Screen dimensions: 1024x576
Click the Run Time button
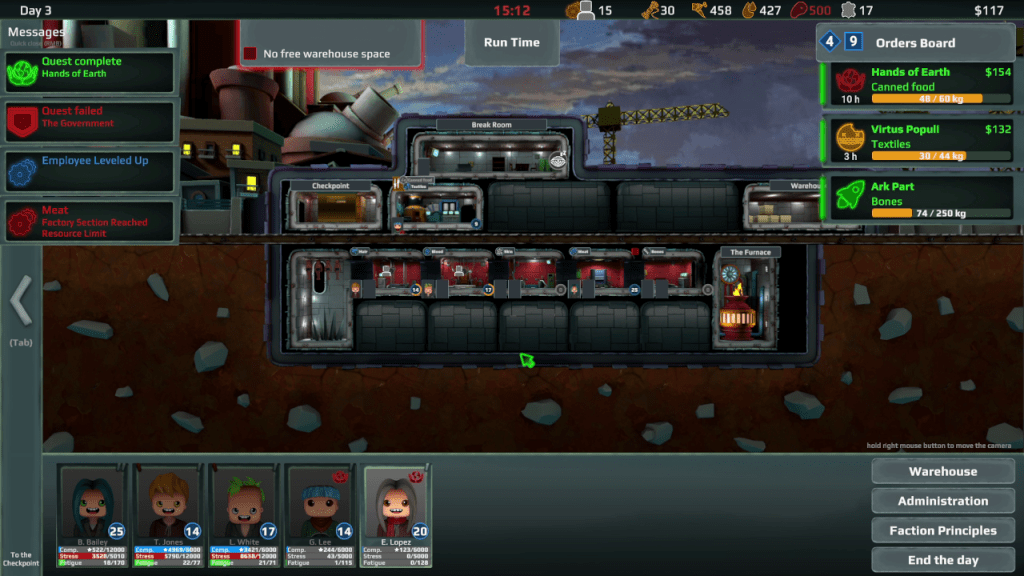click(511, 43)
